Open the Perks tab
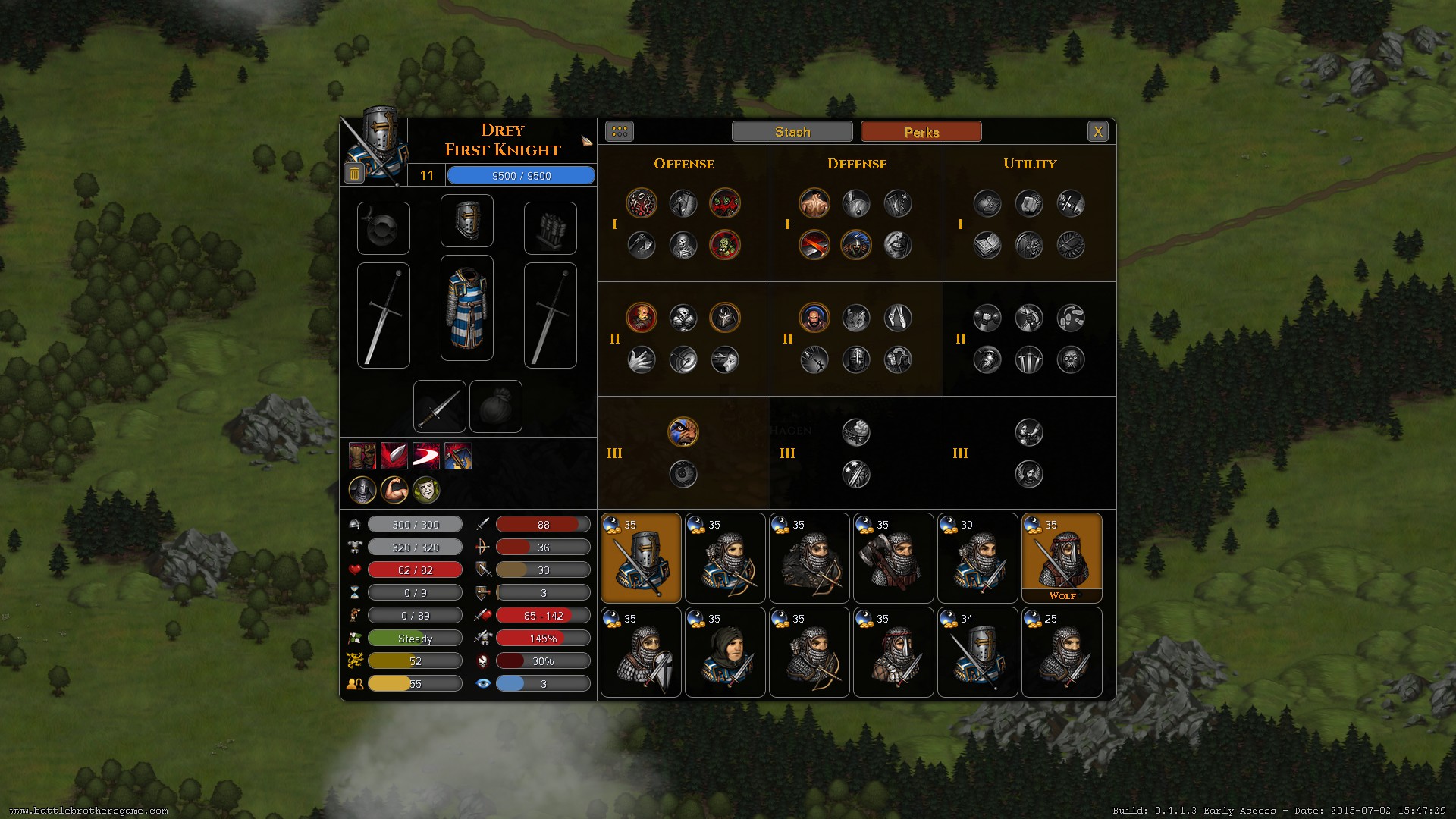 (921, 132)
